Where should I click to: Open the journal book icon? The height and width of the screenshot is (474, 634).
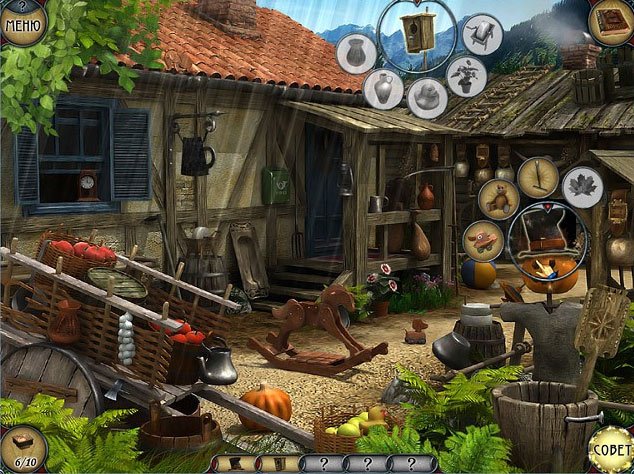[x=609, y=21]
